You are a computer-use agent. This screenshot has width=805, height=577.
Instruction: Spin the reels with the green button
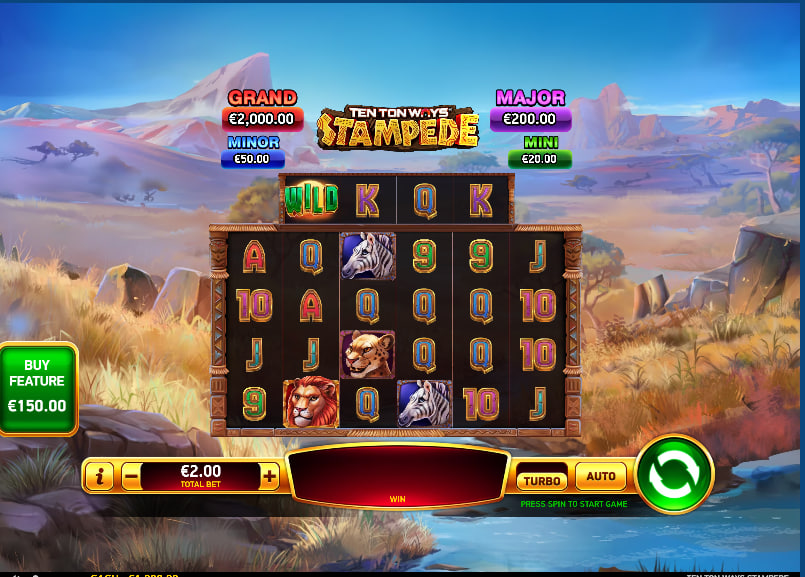[673, 474]
